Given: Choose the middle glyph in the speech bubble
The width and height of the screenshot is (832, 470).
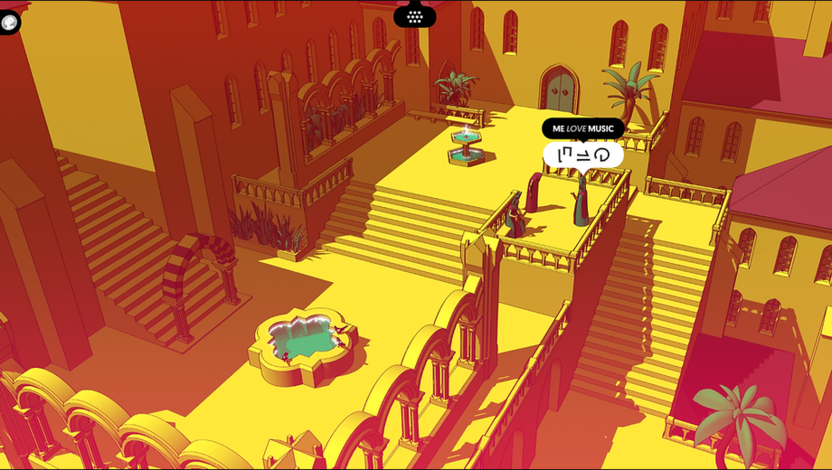Looking at the screenshot, I should tap(583, 155).
